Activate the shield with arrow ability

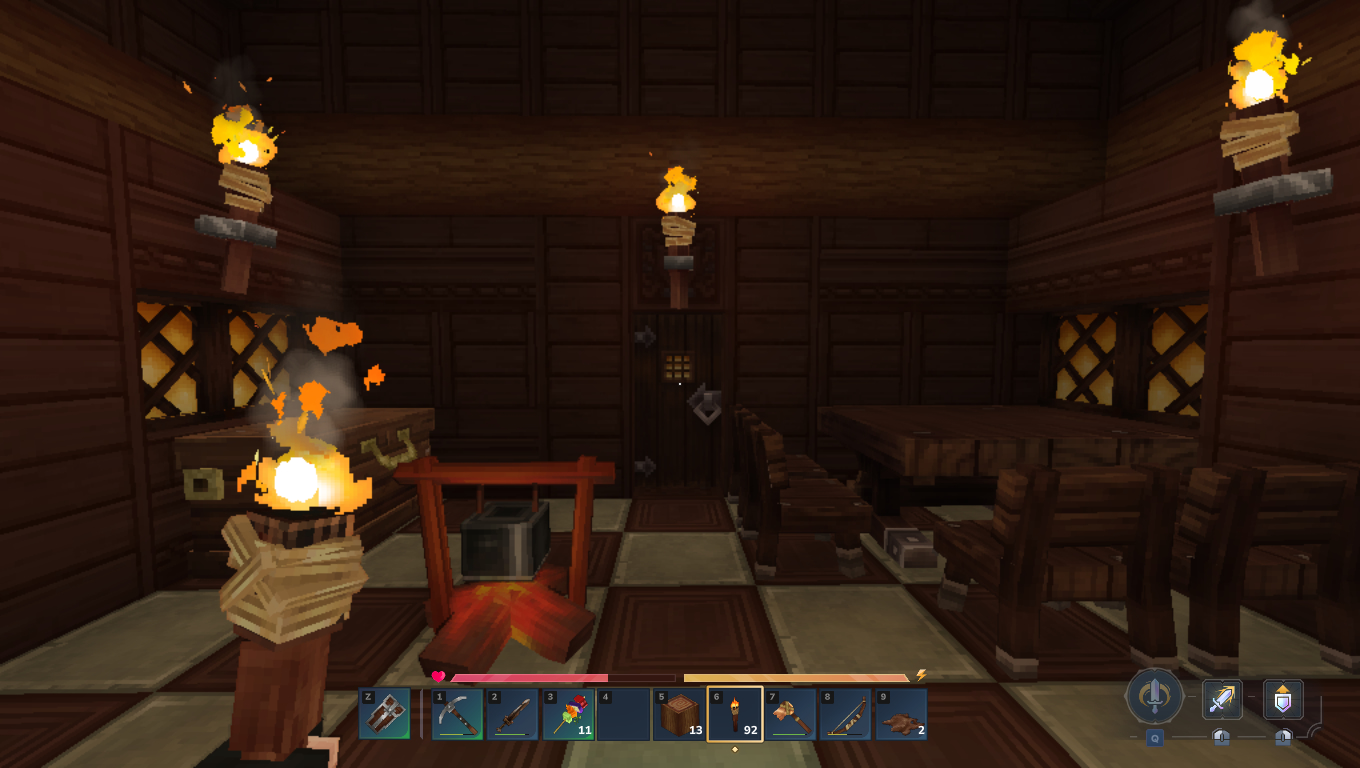1283,699
